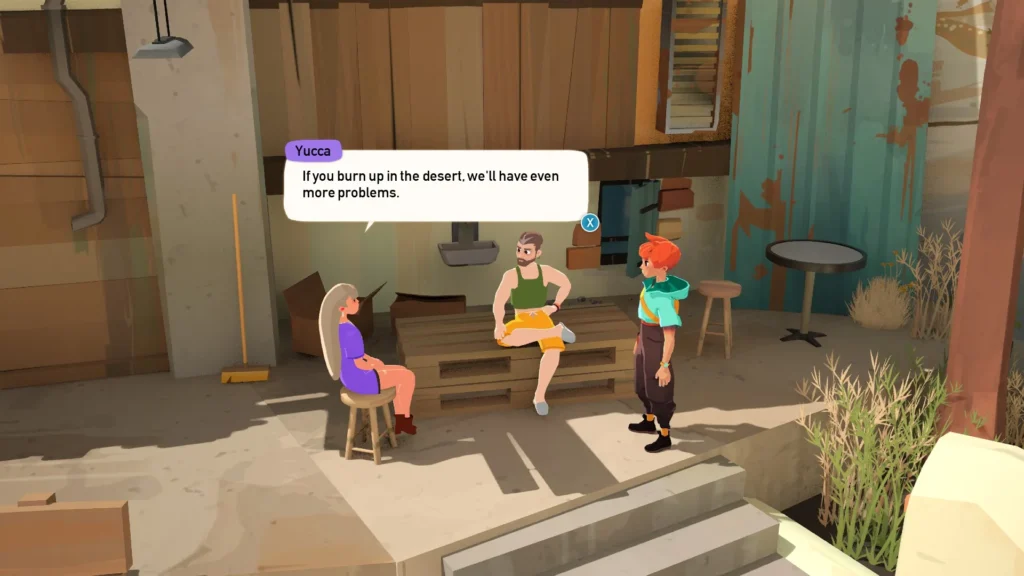Image resolution: width=1024 pixels, height=576 pixels.
Task: Advance Yucca's dialogue speech bubble
Action: 590,223
